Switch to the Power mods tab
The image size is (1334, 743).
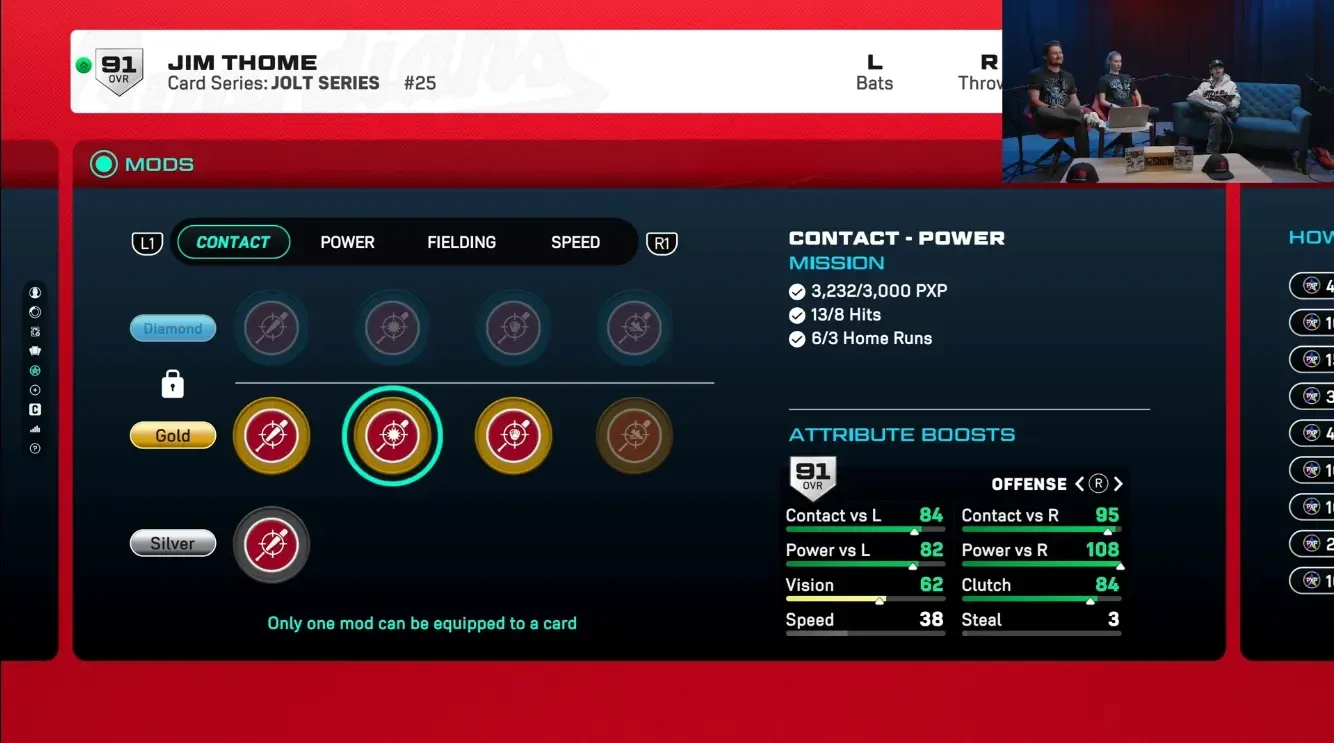tap(347, 242)
